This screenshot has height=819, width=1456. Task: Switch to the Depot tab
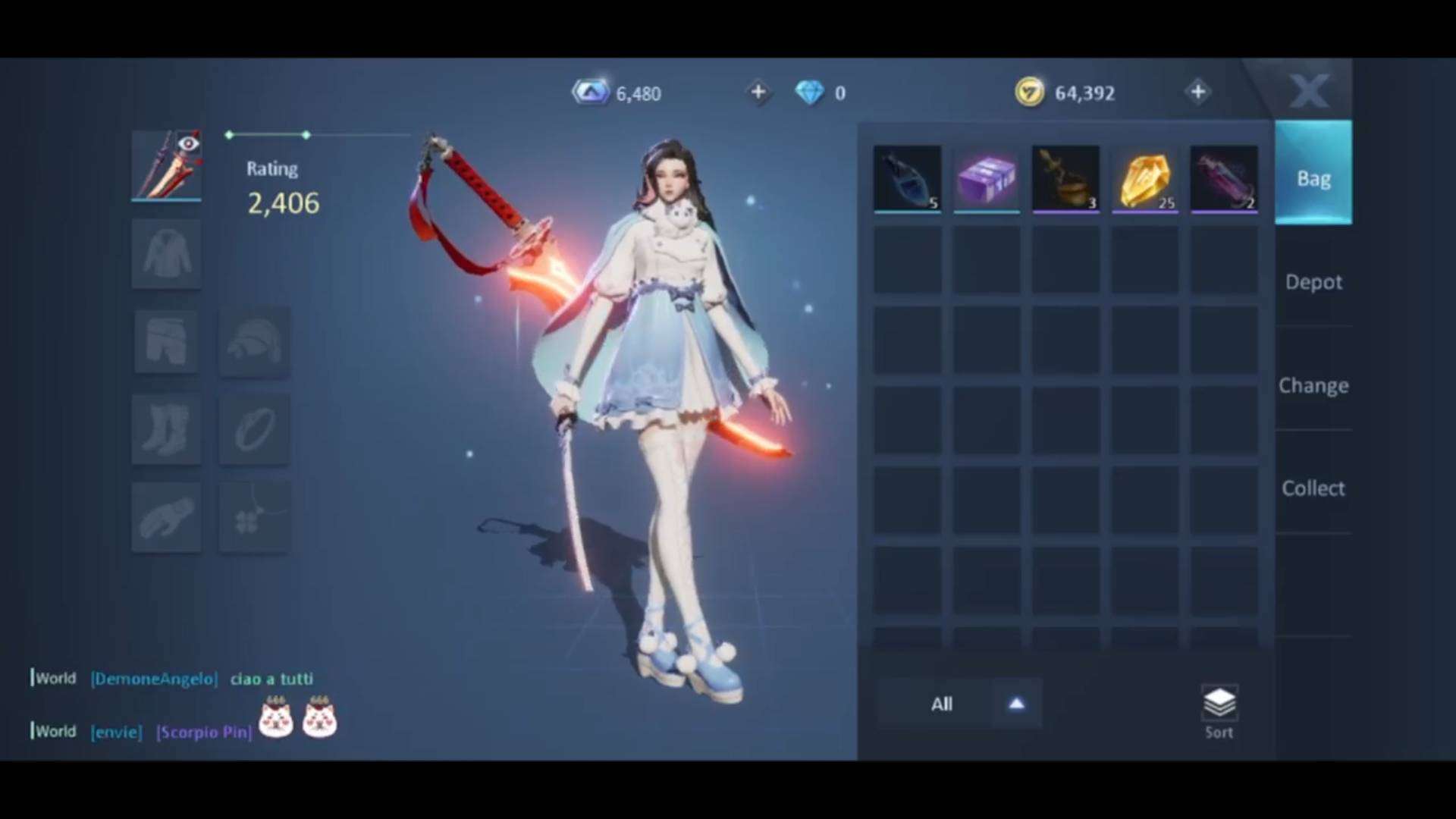1313,282
